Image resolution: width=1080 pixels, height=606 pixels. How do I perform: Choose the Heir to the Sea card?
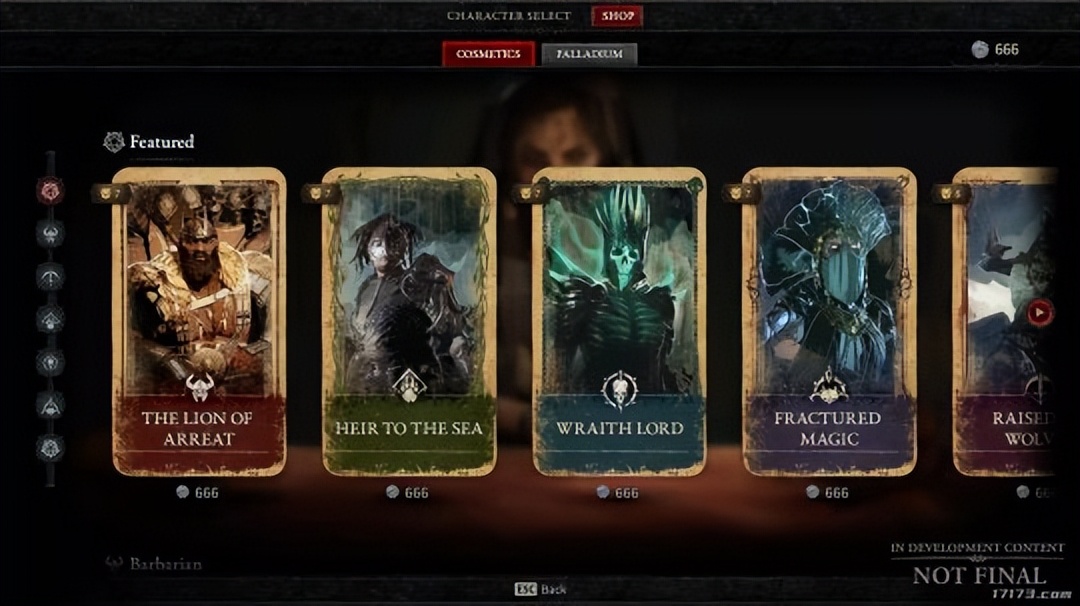click(x=409, y=320)
